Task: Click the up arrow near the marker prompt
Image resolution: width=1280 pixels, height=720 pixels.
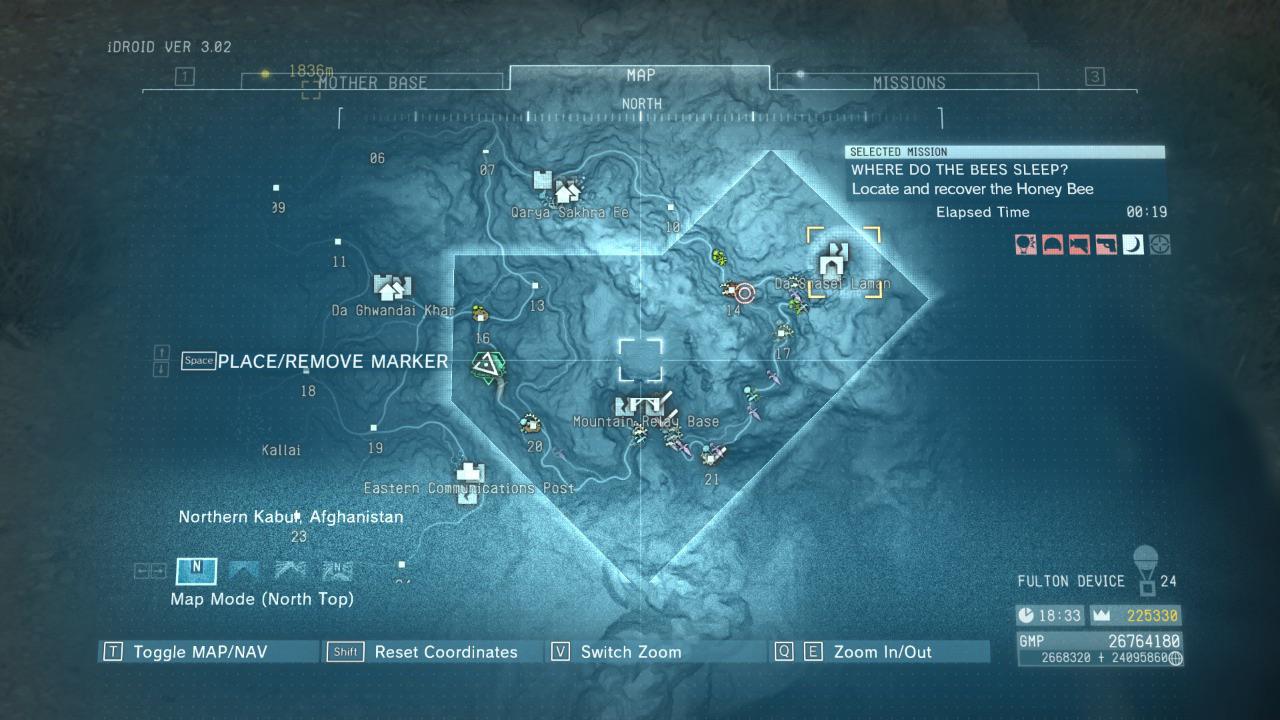Action: point(162,352)
